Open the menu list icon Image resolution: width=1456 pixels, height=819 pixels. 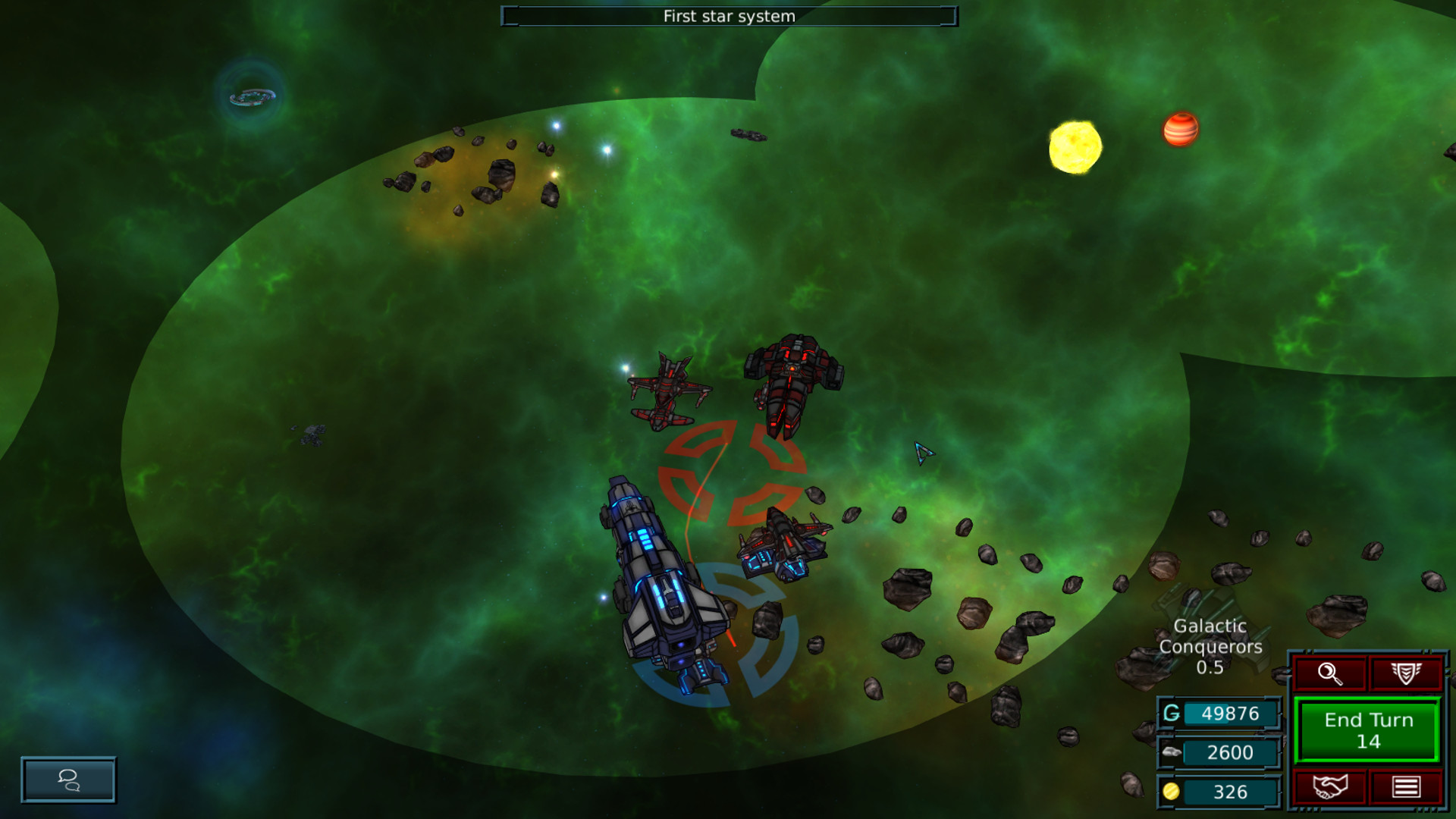(x=1407, y=786)
